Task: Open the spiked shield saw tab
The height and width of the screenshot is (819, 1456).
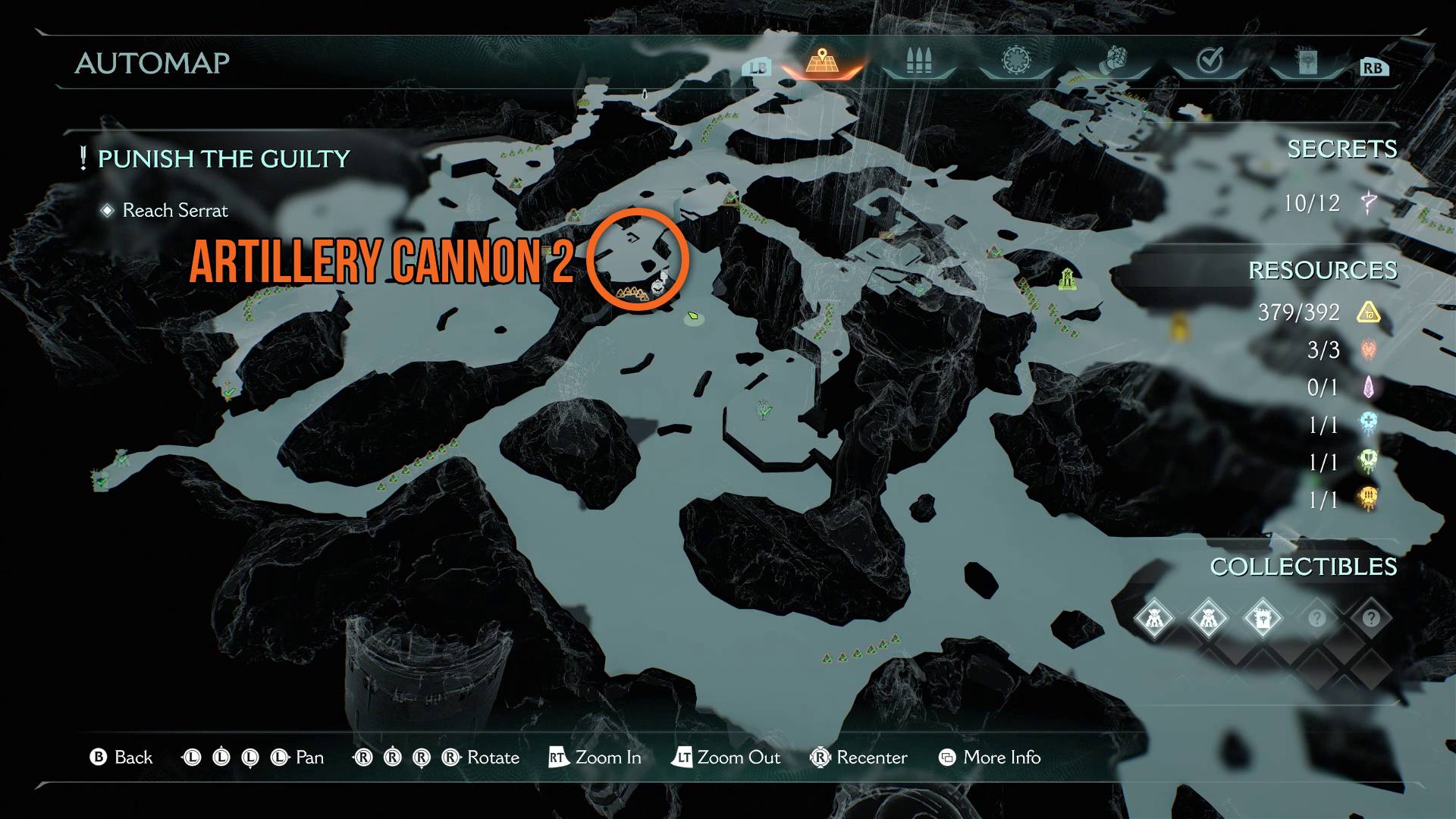Action: pos(1015,61)
